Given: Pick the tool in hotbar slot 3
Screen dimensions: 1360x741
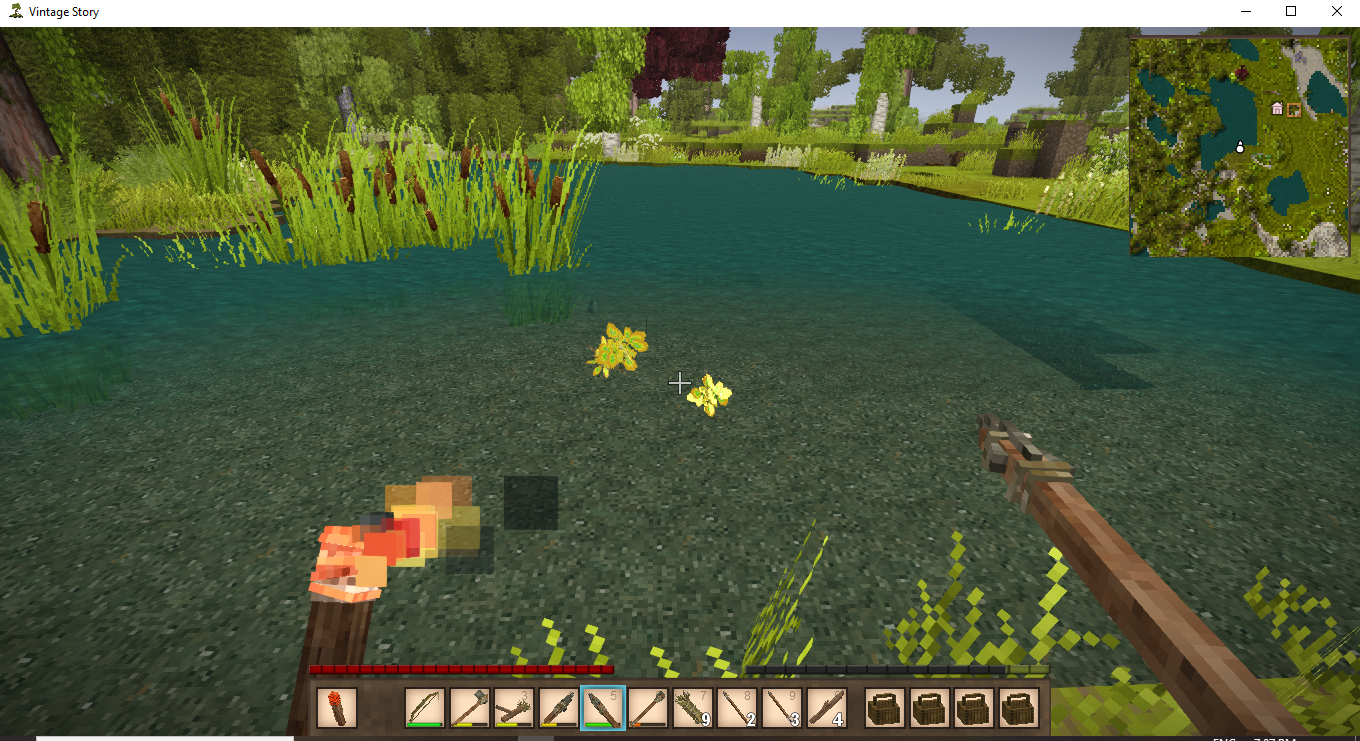Looking at the screenshot, I should coord(514,708).
